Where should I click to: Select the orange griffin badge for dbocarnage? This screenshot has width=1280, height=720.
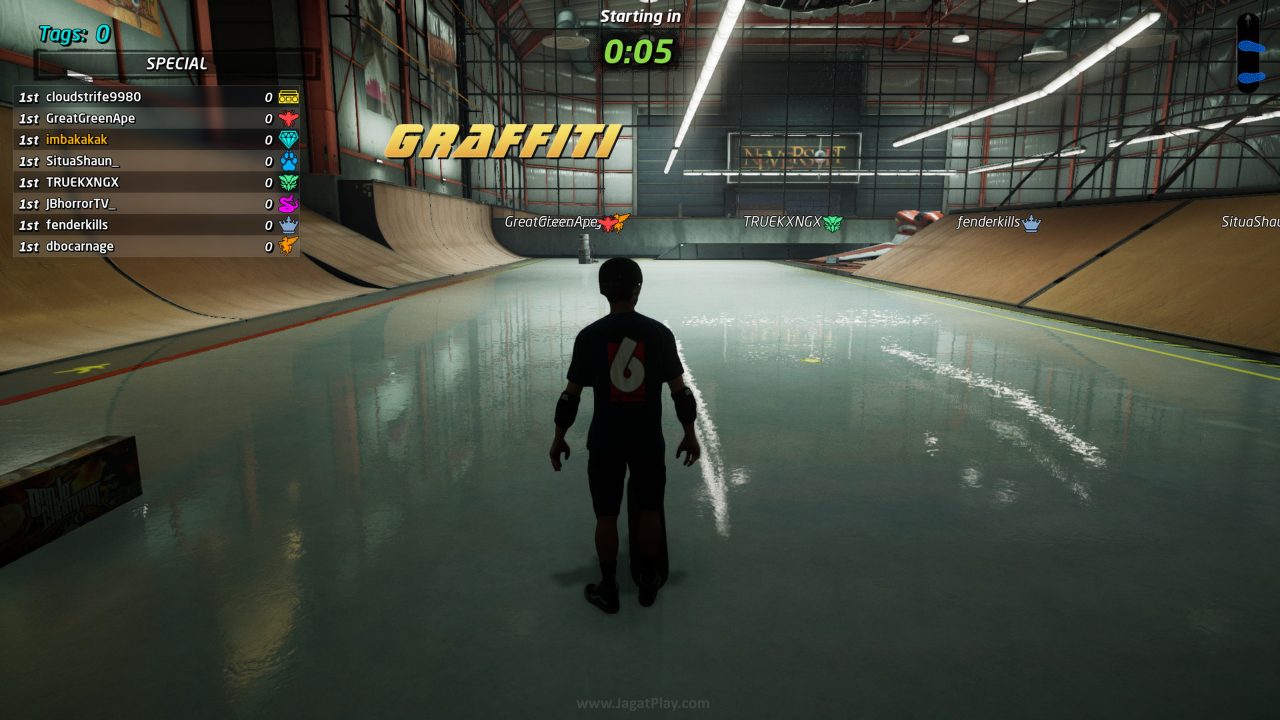[x=287, y=246]
